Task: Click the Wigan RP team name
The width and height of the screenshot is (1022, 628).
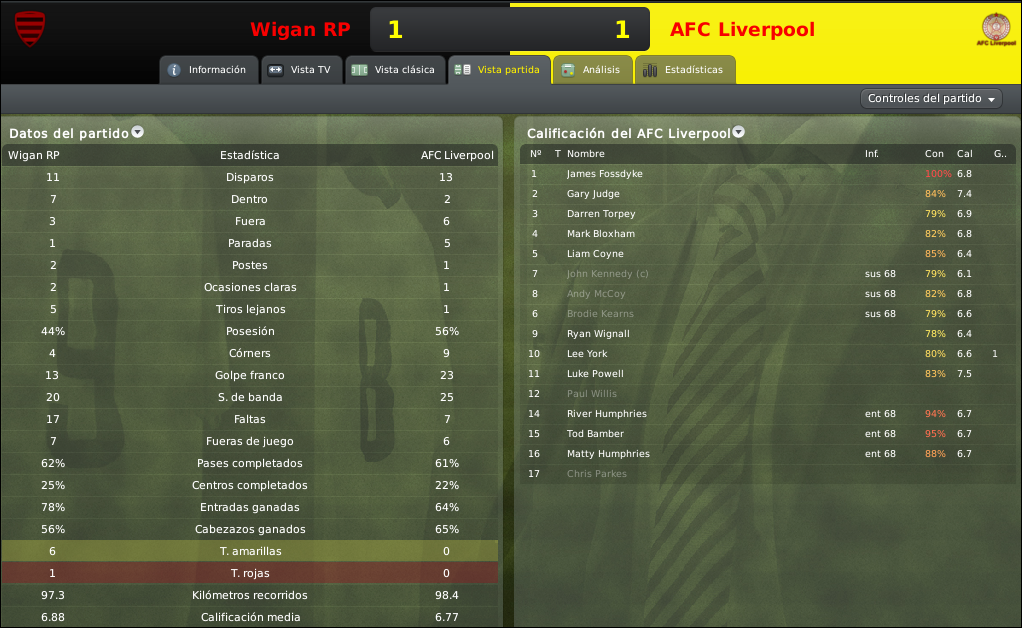Action: click(300, 30)
